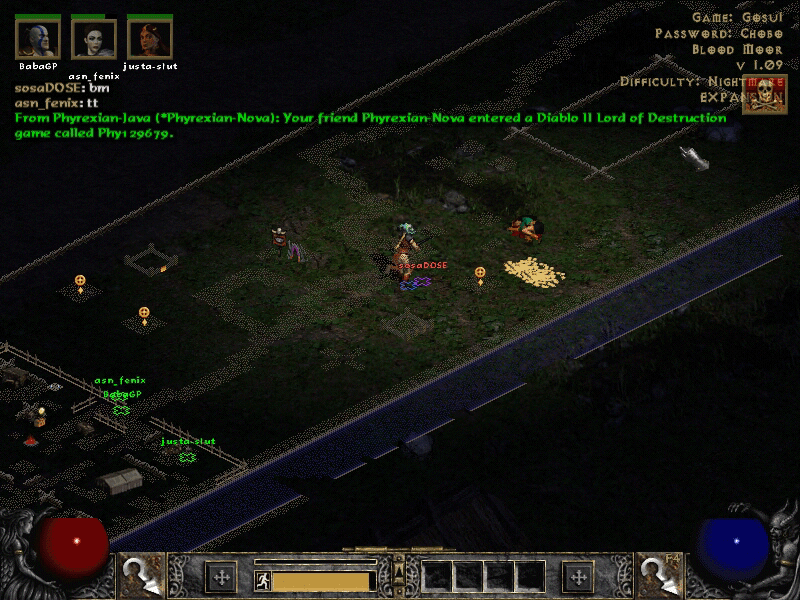
Task: Select BabaGP's party portrait
Action: pos(38,39)
